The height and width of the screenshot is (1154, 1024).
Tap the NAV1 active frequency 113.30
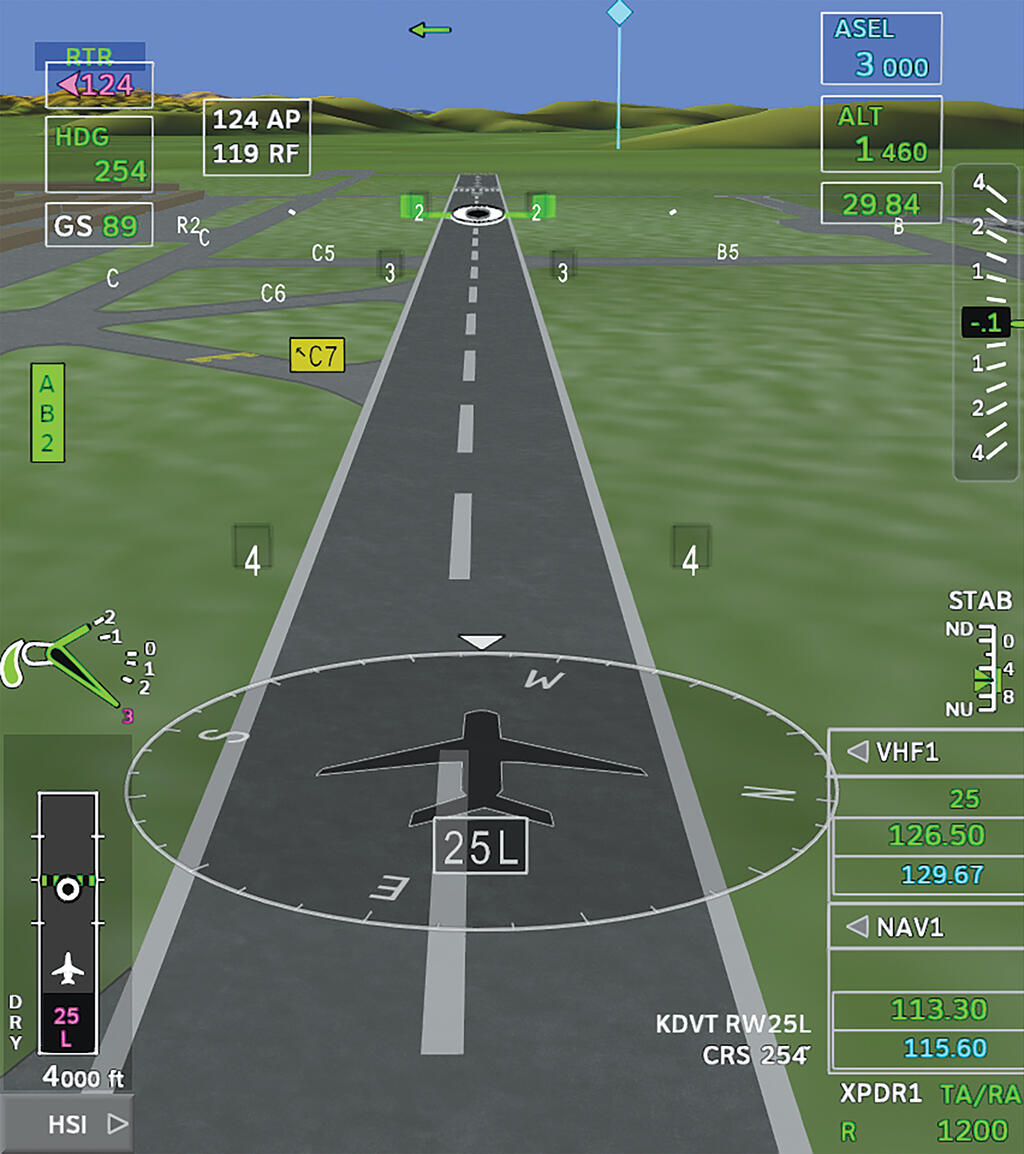[x=937, y=1009]
